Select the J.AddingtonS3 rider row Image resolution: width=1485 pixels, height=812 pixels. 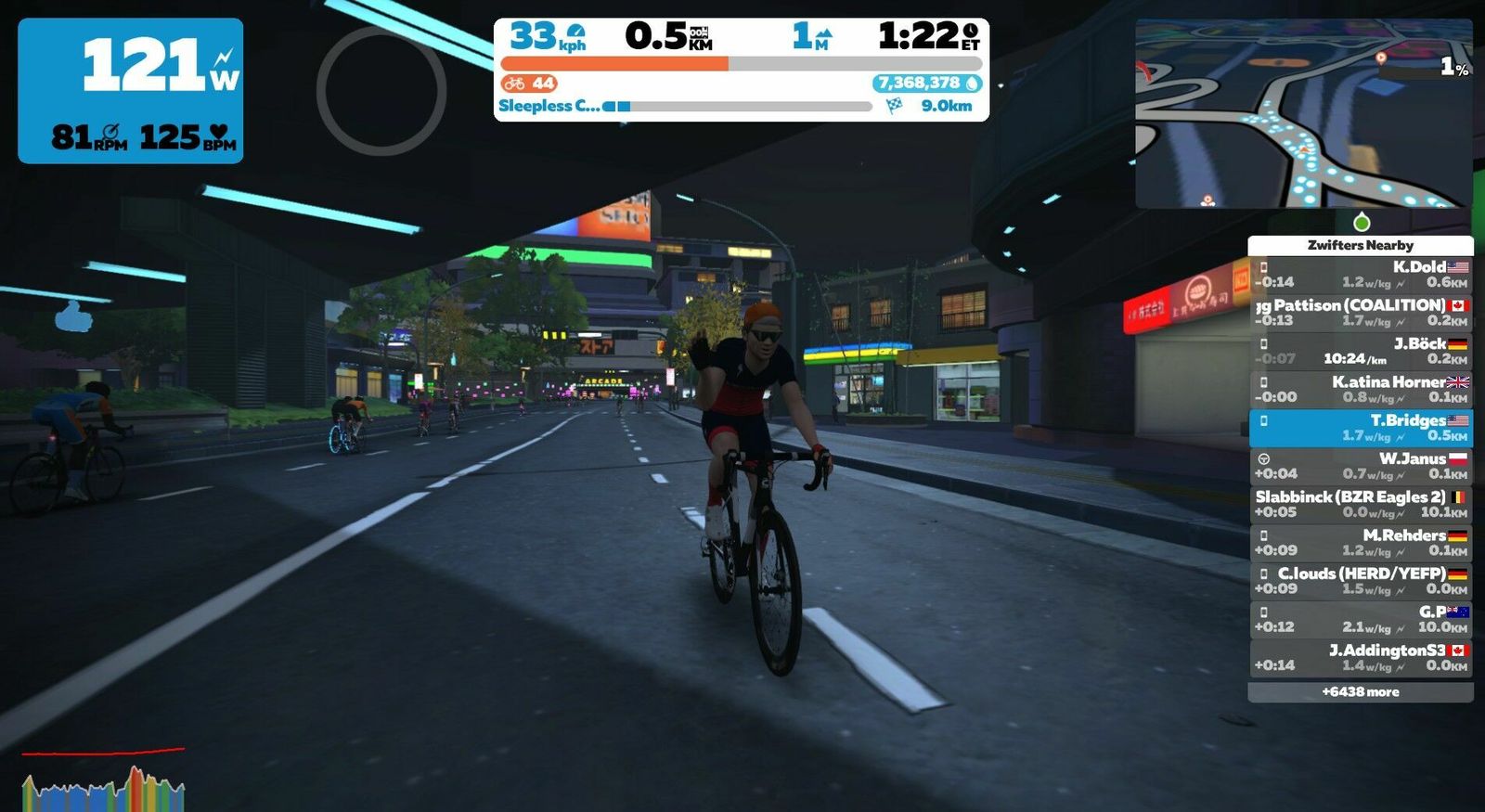pos(1360,657)
